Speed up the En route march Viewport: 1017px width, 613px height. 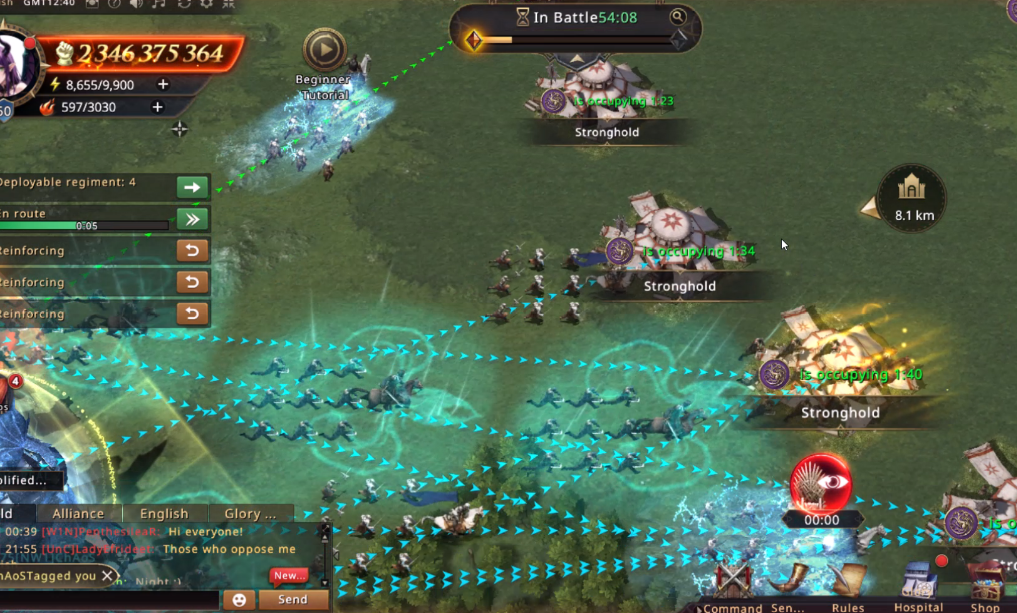pyautogui.click(x=192, y=219)
